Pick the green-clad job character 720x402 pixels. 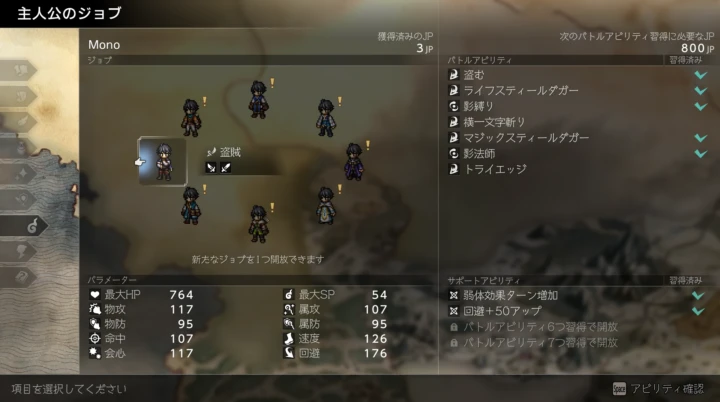[x=258, y=224]
